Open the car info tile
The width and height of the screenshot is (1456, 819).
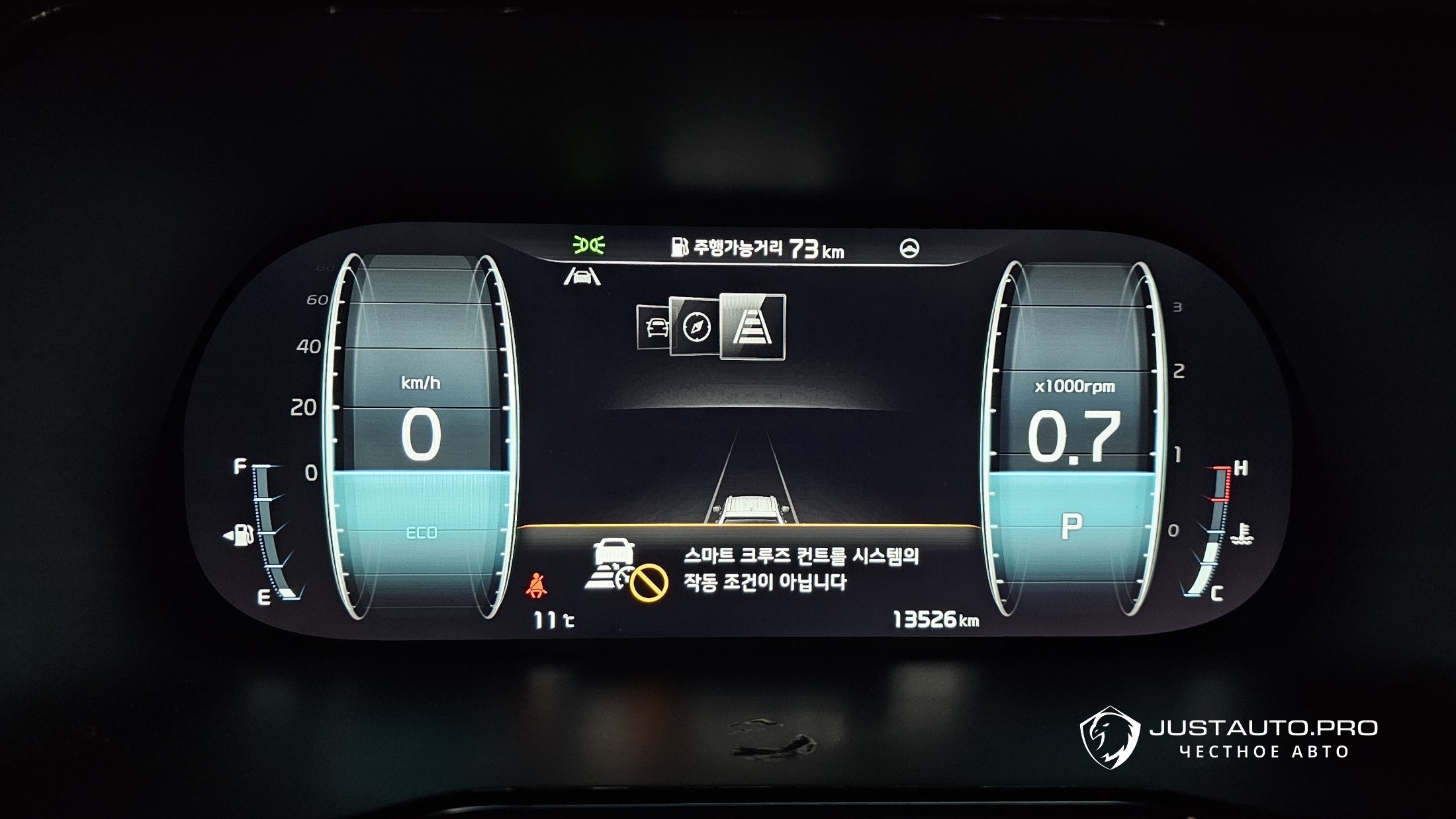coord(653,327)
